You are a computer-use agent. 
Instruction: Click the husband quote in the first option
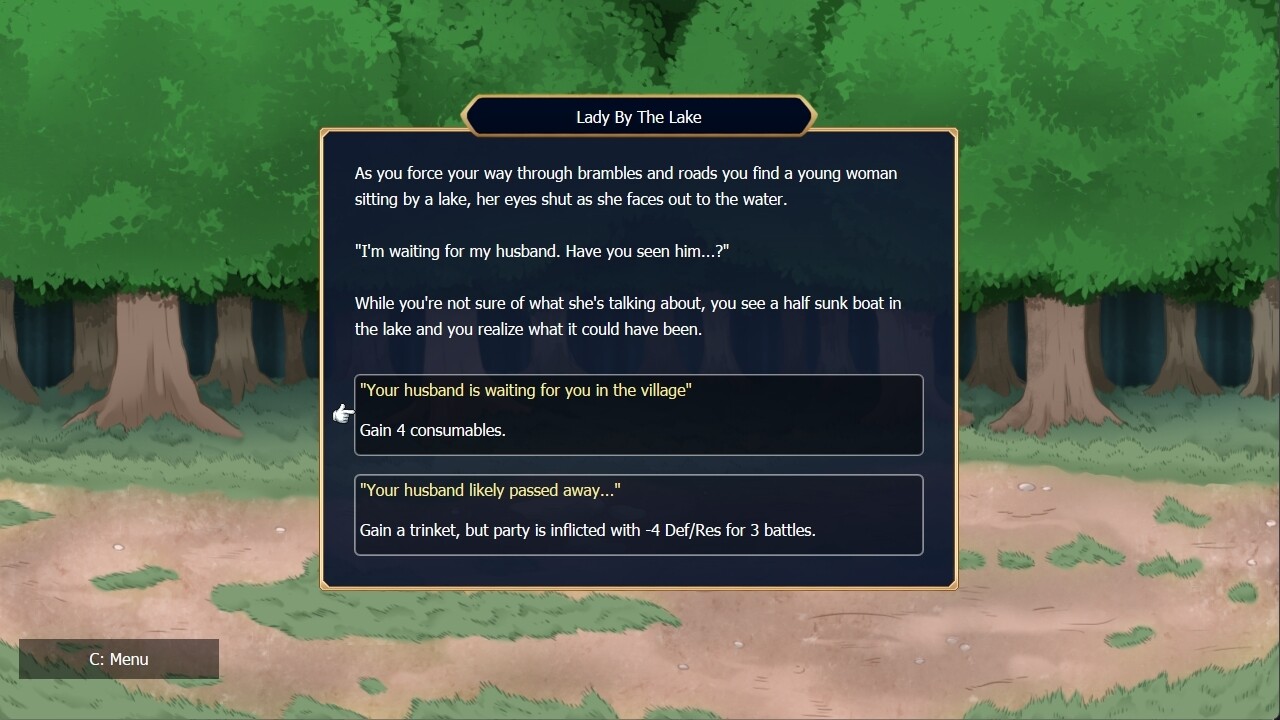[525, 390]
